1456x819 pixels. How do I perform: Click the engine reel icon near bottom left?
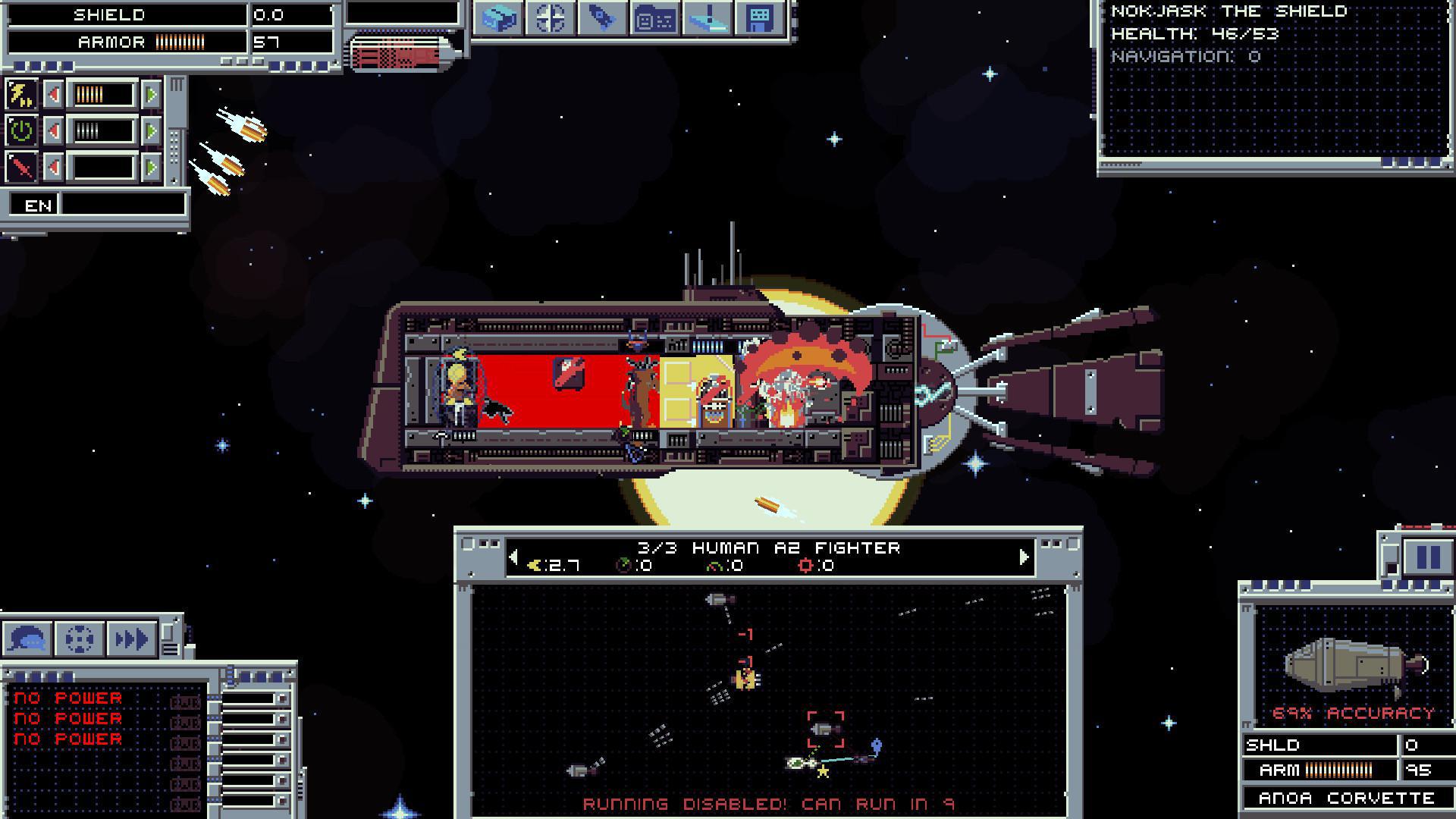(80, 639)
